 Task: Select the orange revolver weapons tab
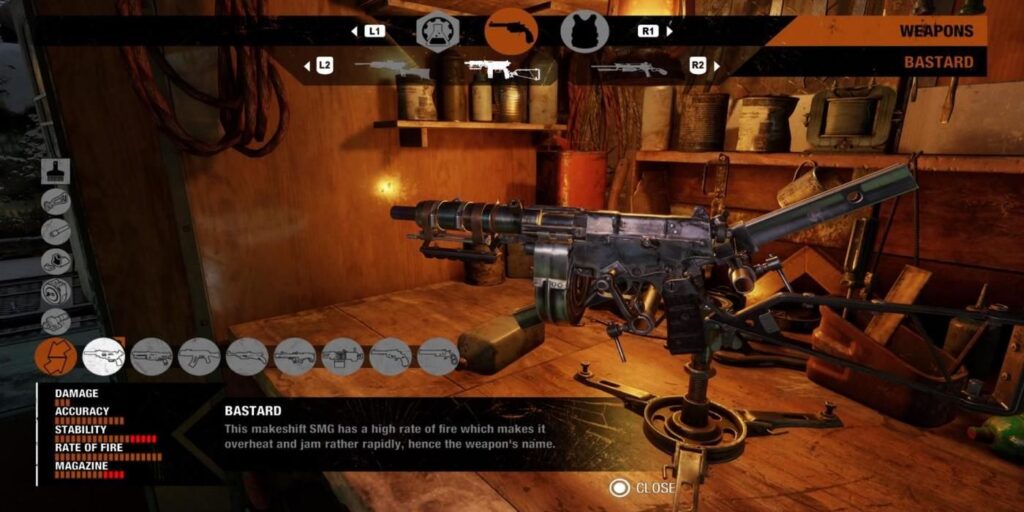click(x=510, y=31)
